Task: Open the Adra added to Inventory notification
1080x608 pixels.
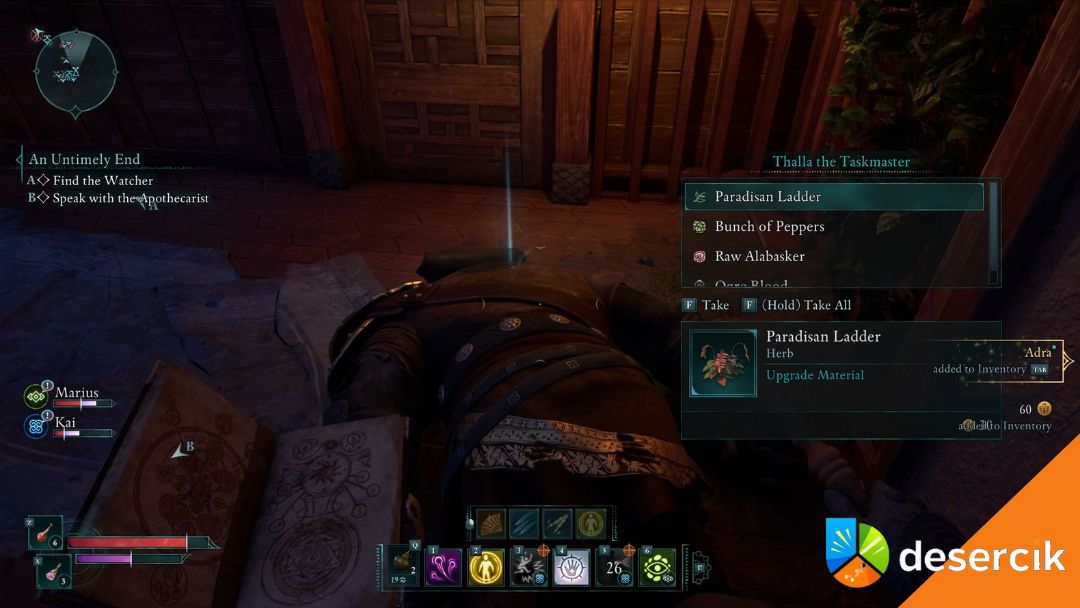Action: [995, 361]
